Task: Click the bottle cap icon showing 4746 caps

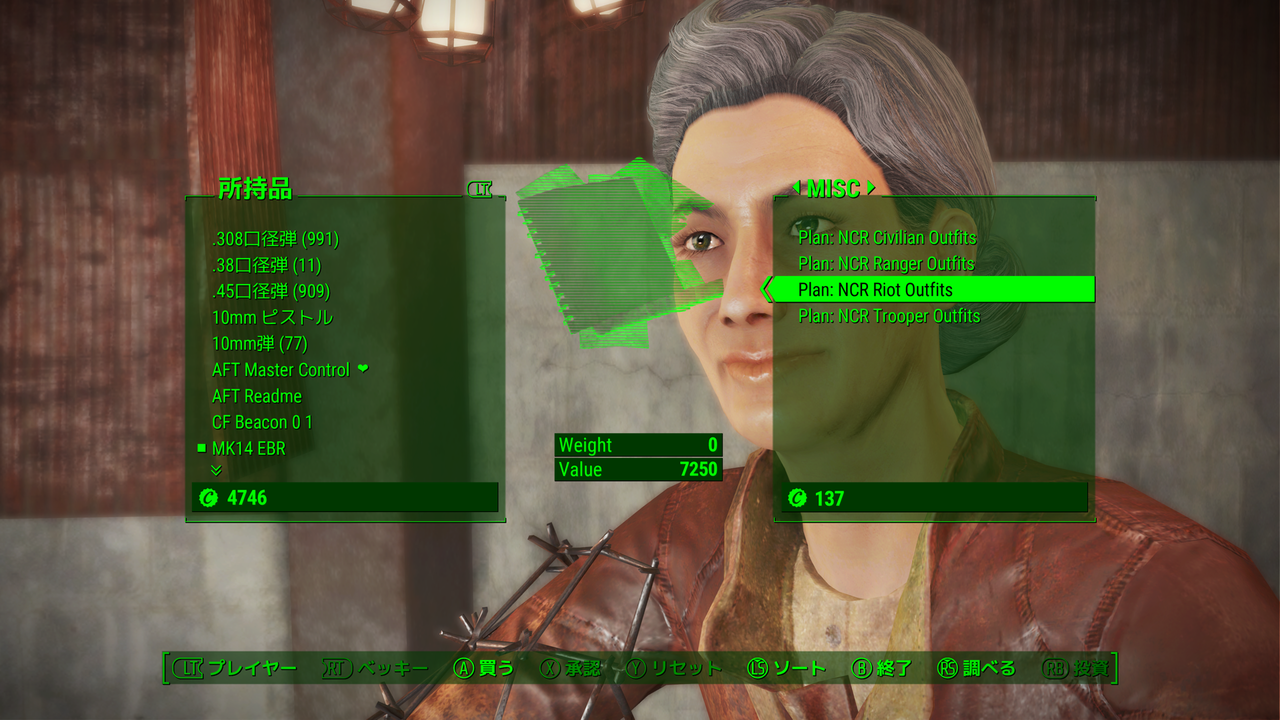Action: (210, 495)
